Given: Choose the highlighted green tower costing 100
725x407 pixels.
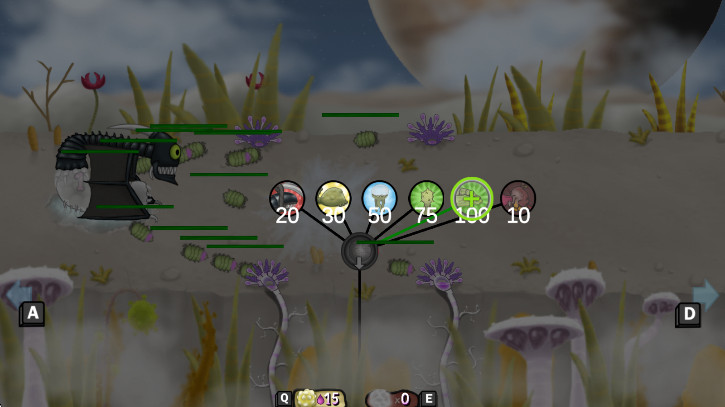Looking at the screenshot, I should tap(472, 195).
